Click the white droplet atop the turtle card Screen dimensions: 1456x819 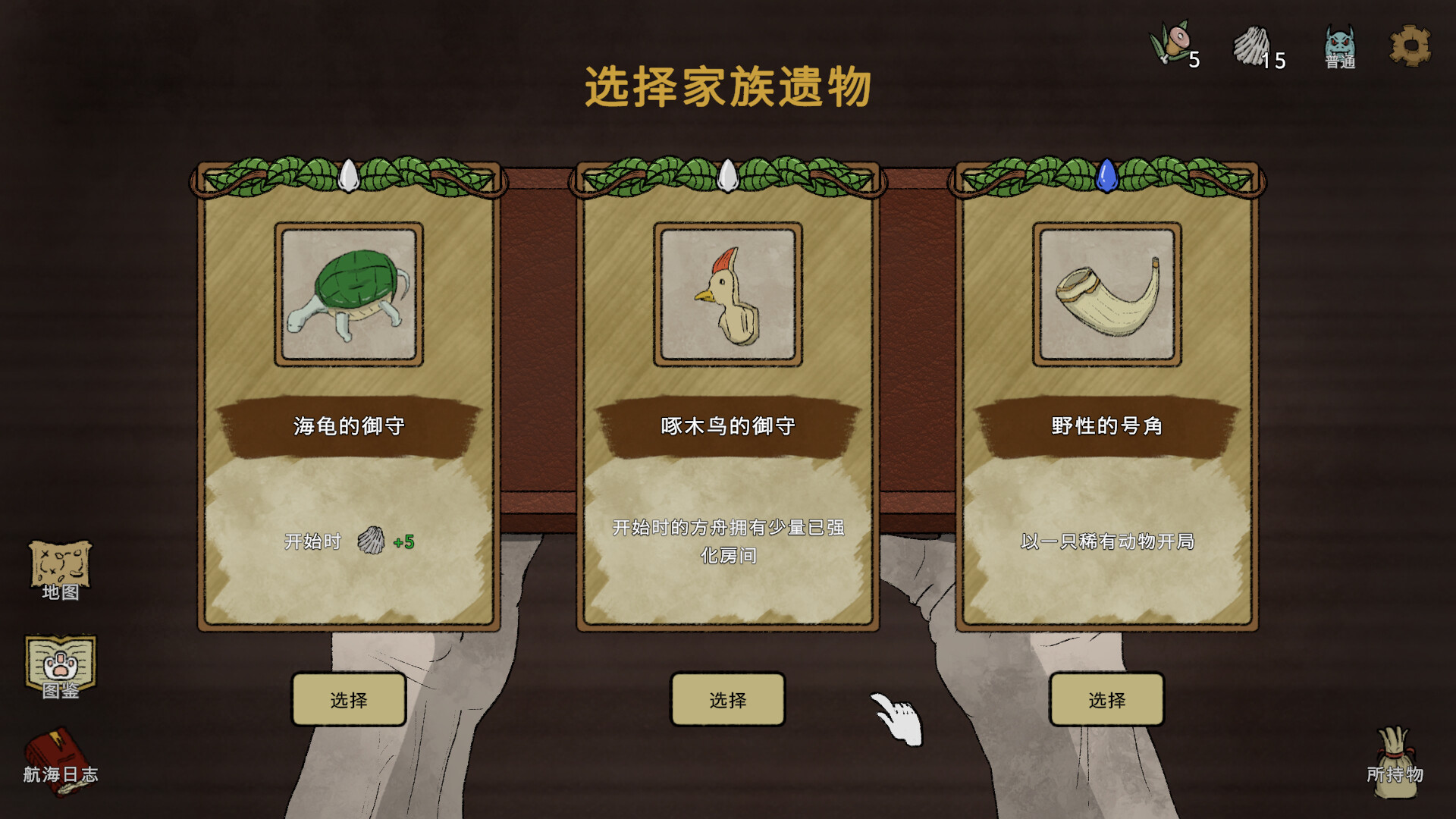[x=349, y=174]
